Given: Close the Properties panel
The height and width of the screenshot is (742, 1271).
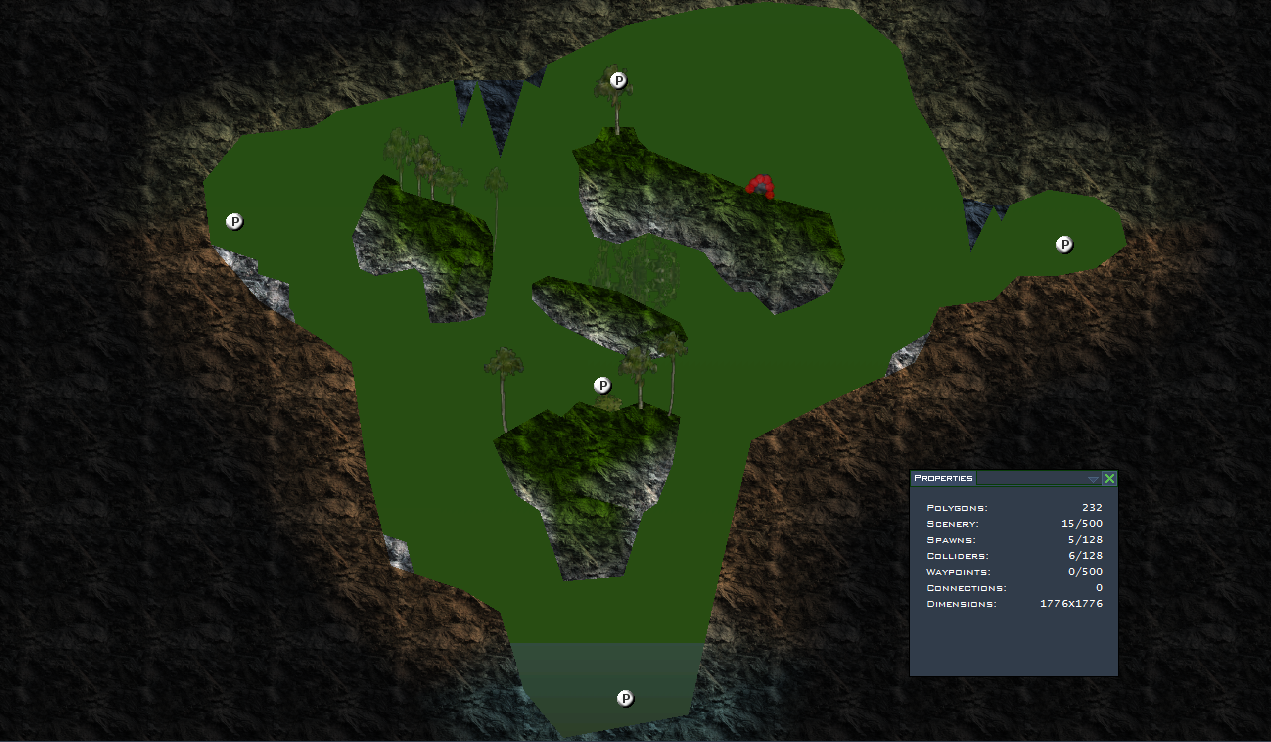Looking at the screenshot, I should (x=1109, y=479).
